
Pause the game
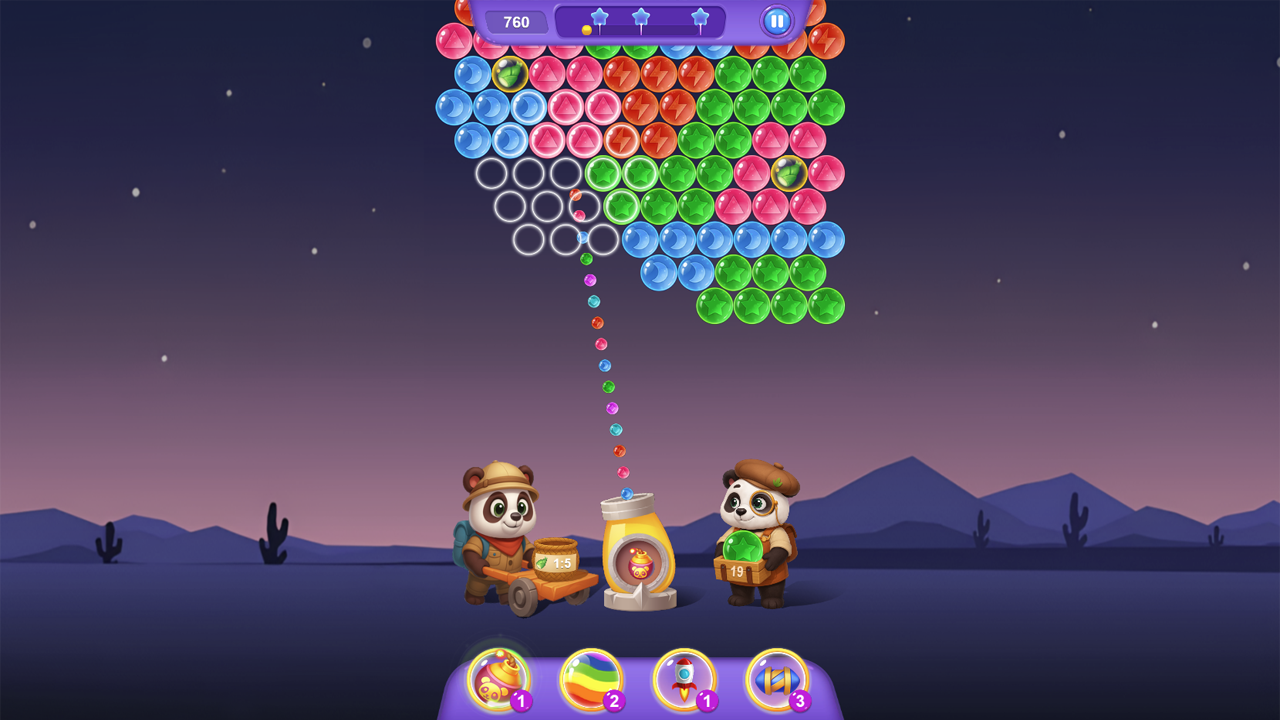777,21
